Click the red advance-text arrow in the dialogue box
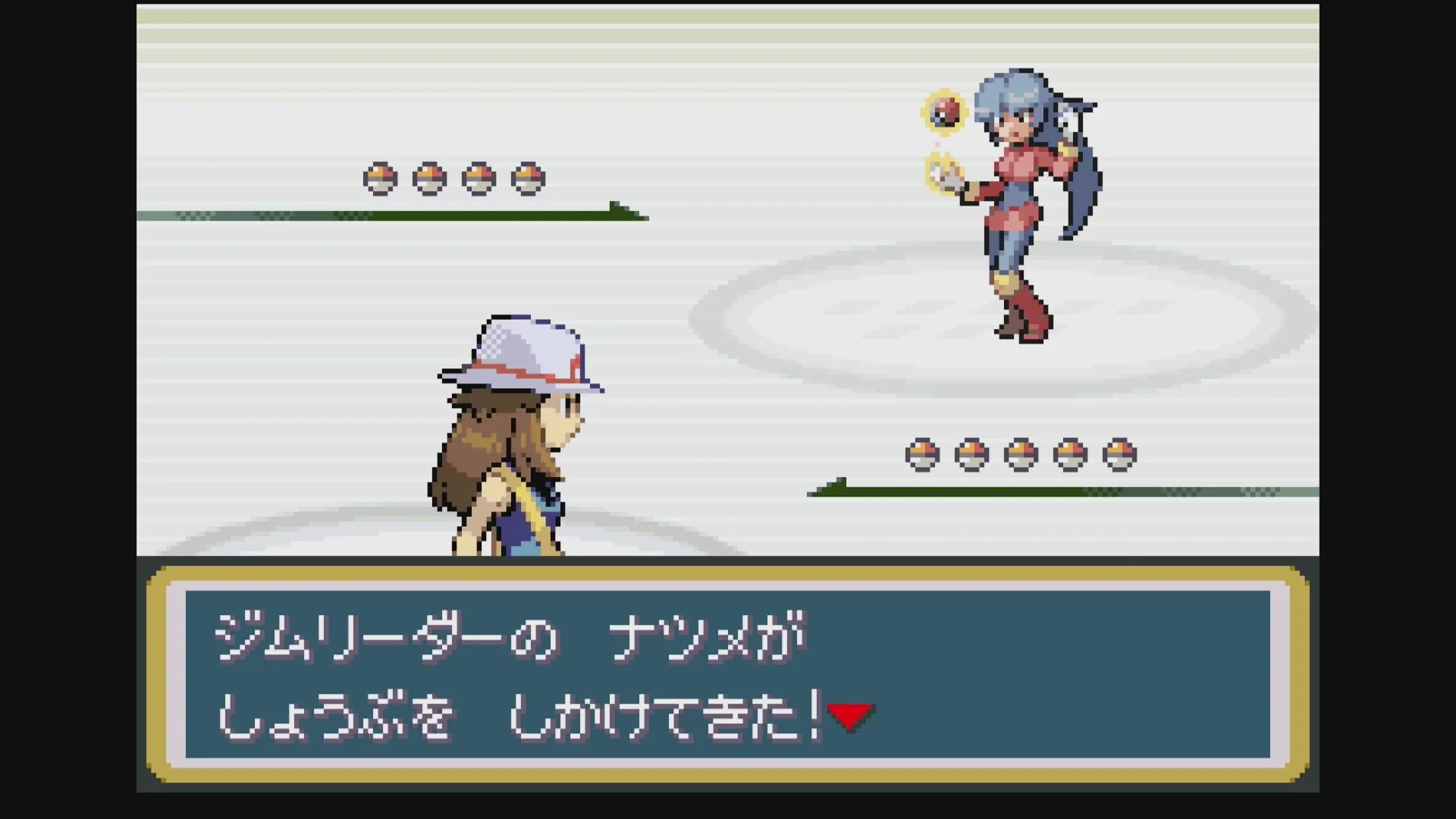Screen dimensions: 1456x819 pyautogui.click(x=849, y=714)
